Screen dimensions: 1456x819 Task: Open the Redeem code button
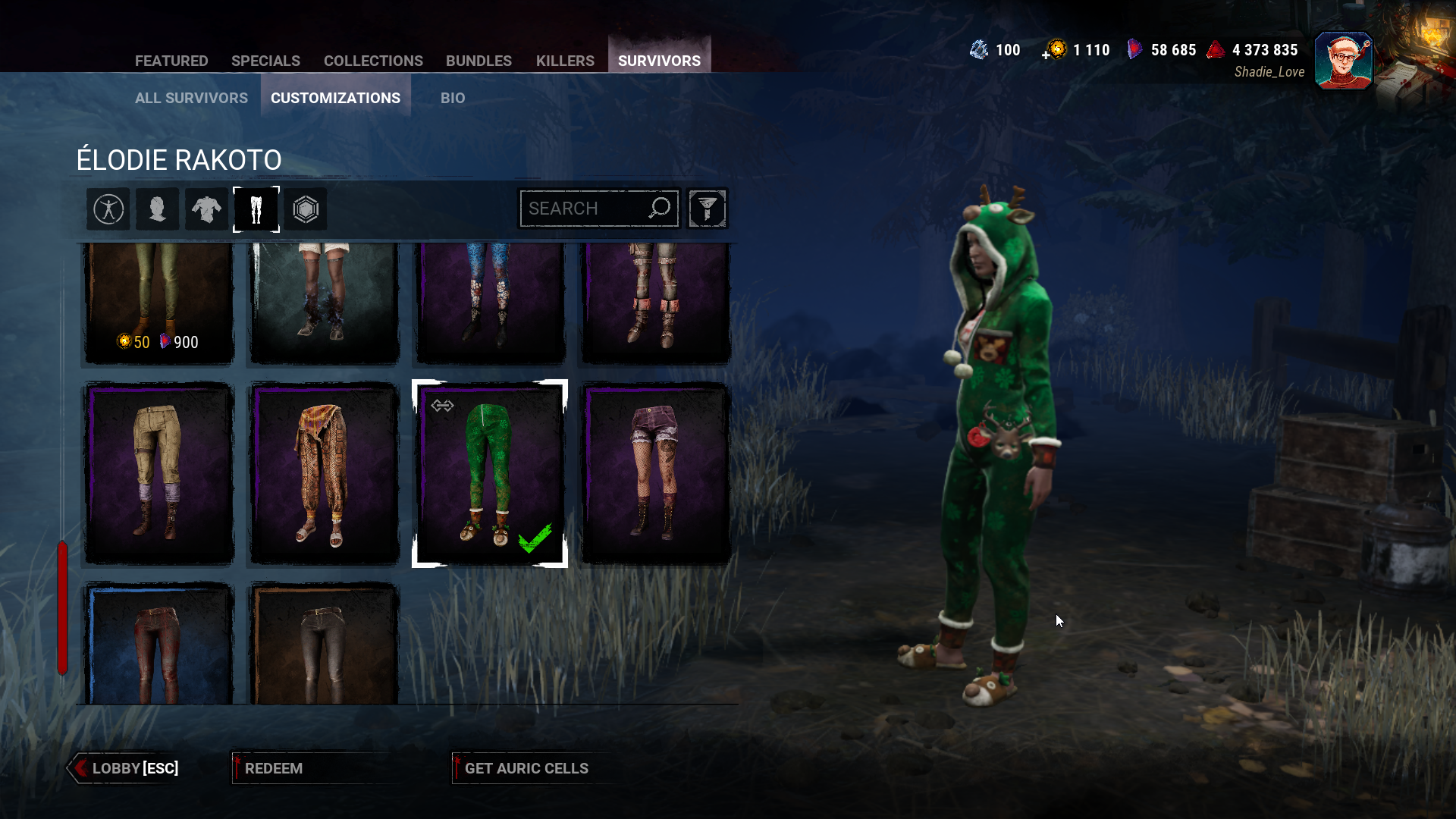pyautogui.click(x=273, y=768)
